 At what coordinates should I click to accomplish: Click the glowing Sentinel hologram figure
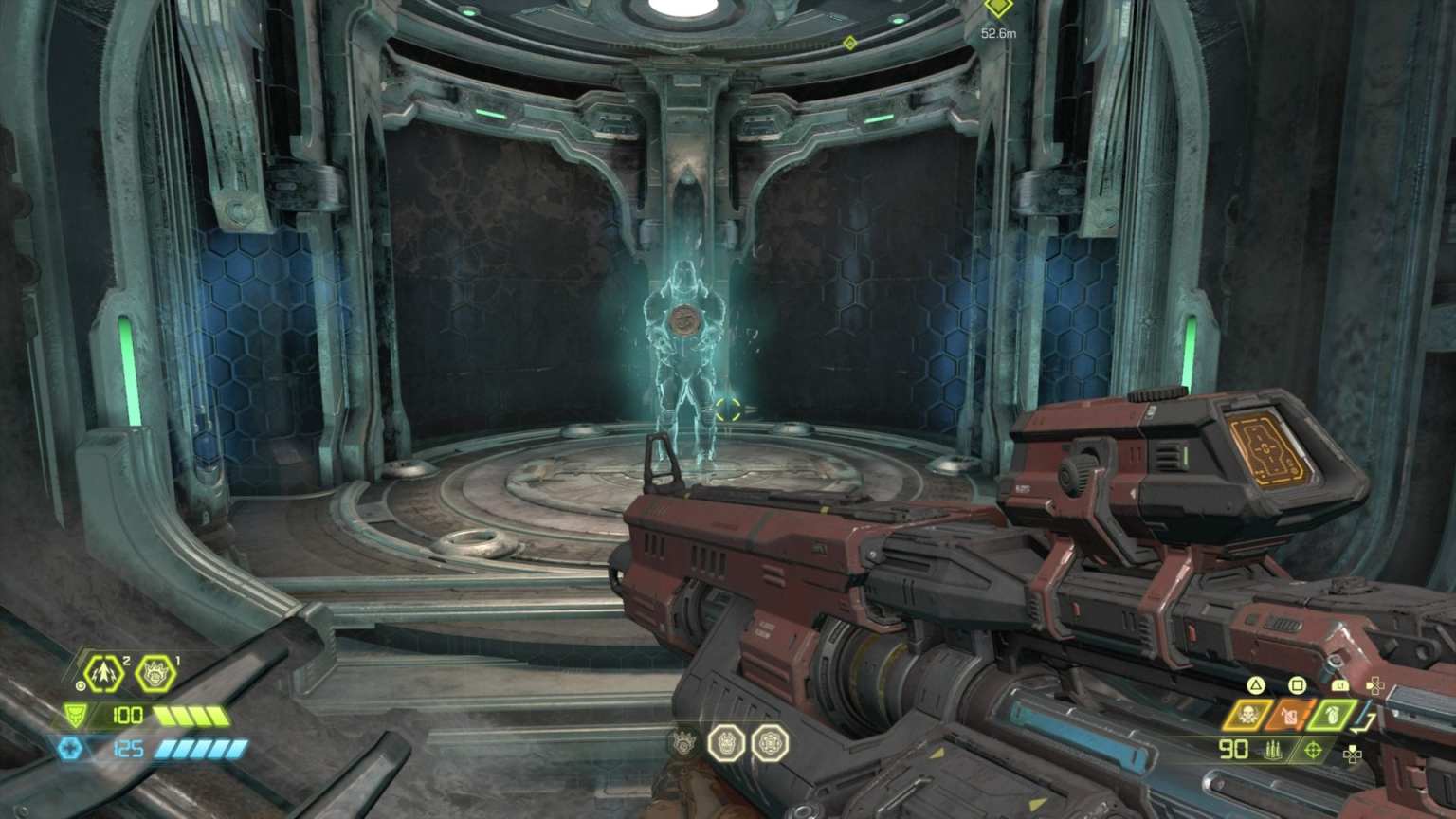[x=687, y=351]
